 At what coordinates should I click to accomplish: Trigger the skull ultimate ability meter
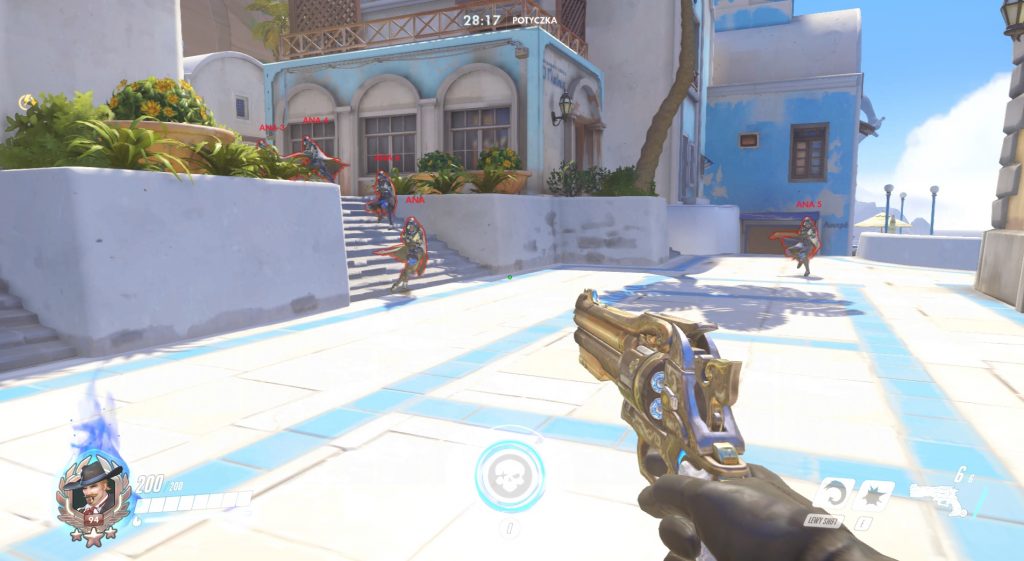point(510,476)
